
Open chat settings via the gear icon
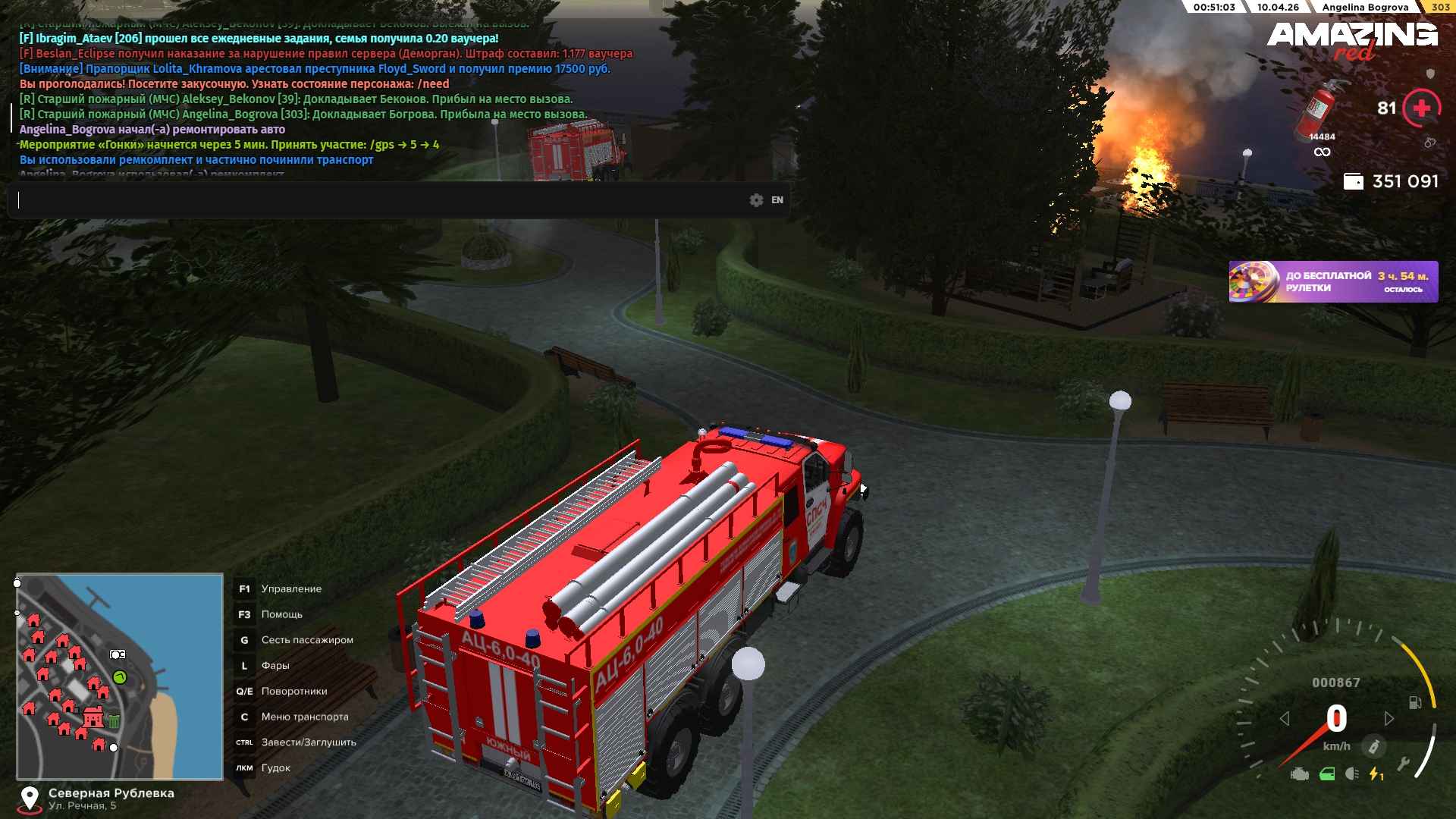[756, 200]
